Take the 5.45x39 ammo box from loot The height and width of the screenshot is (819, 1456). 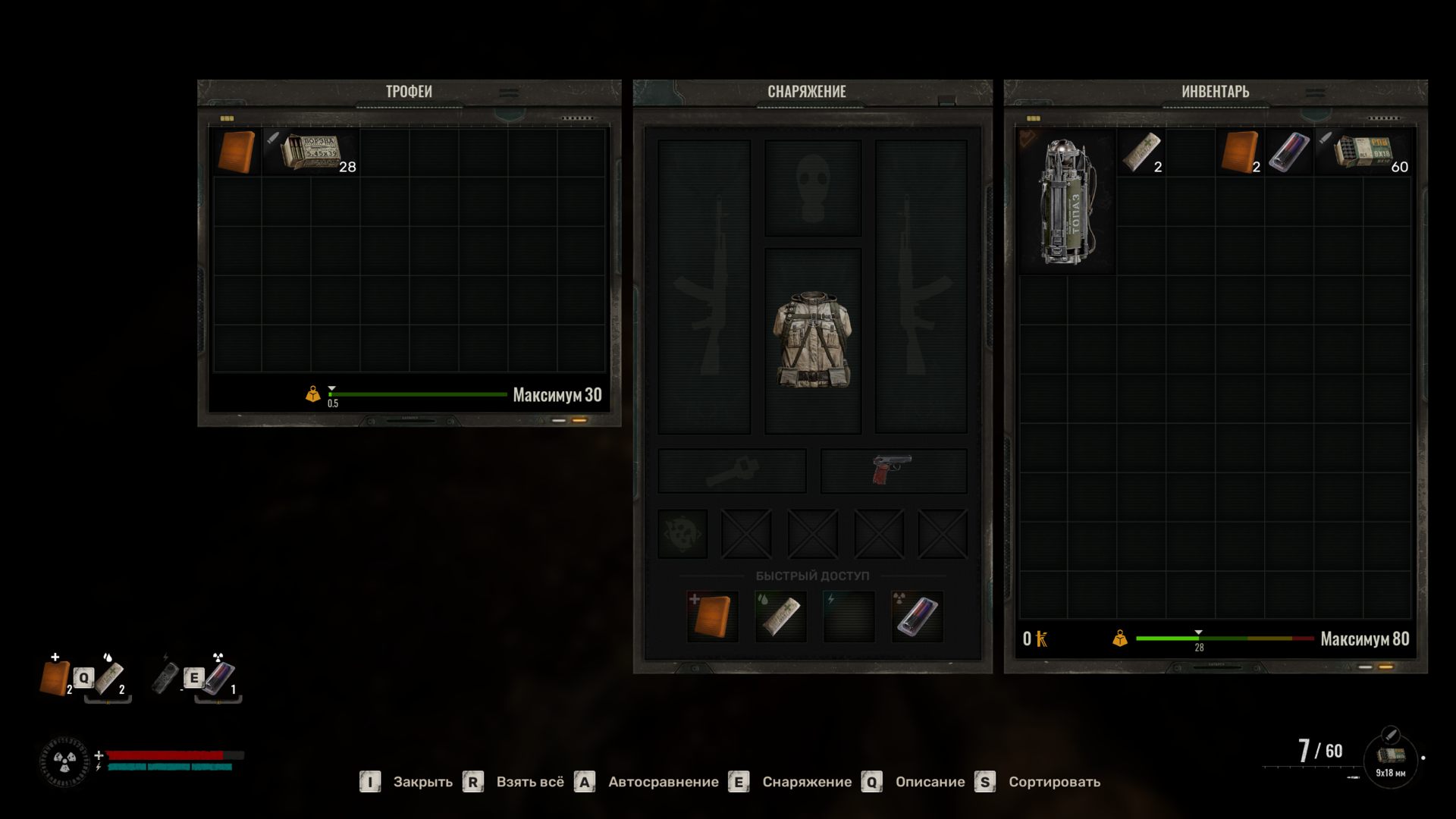click(312, 152)
